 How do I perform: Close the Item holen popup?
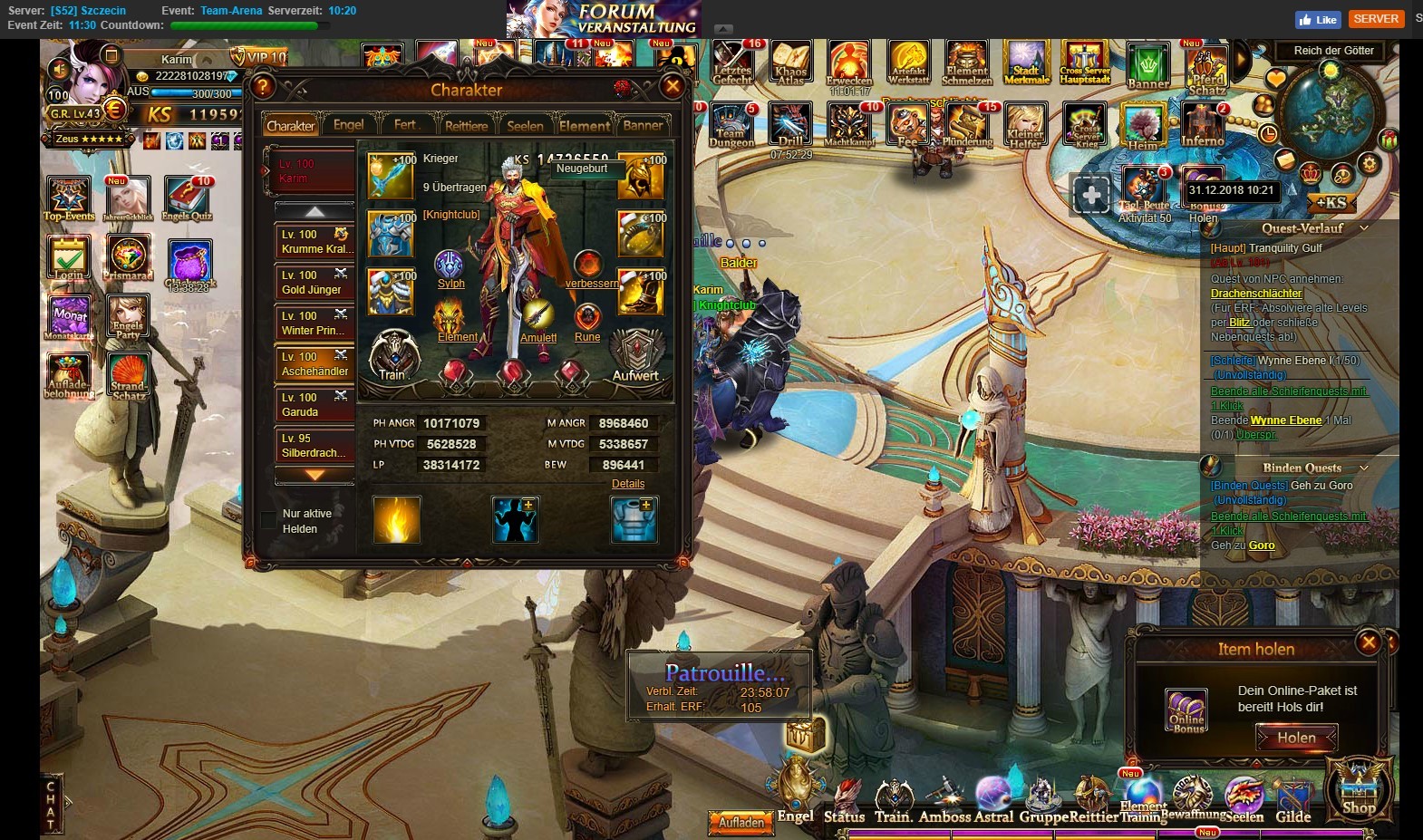[x=1368, y=642]
